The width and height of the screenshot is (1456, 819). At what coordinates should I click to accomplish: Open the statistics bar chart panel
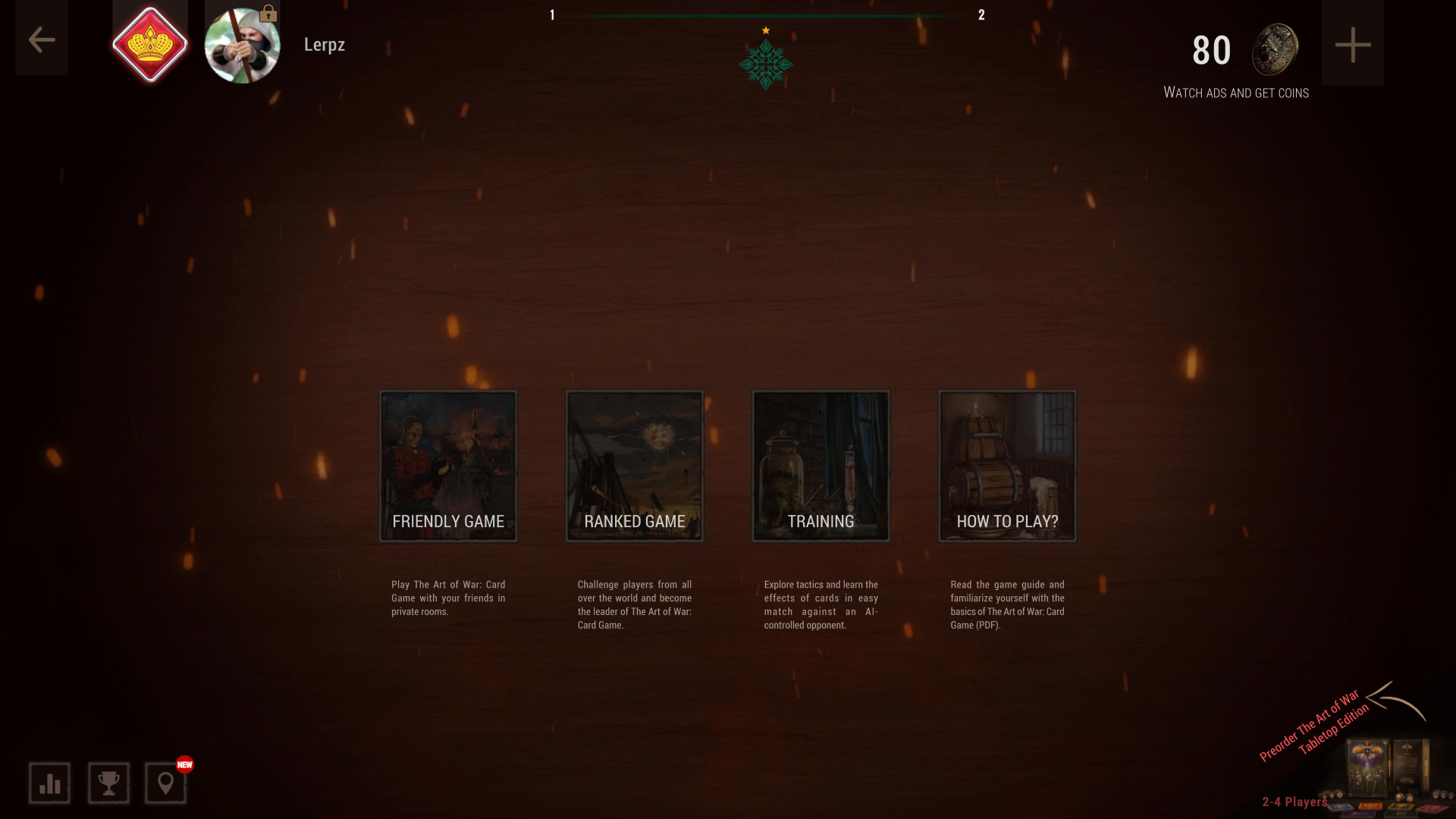tap(49, 782)
